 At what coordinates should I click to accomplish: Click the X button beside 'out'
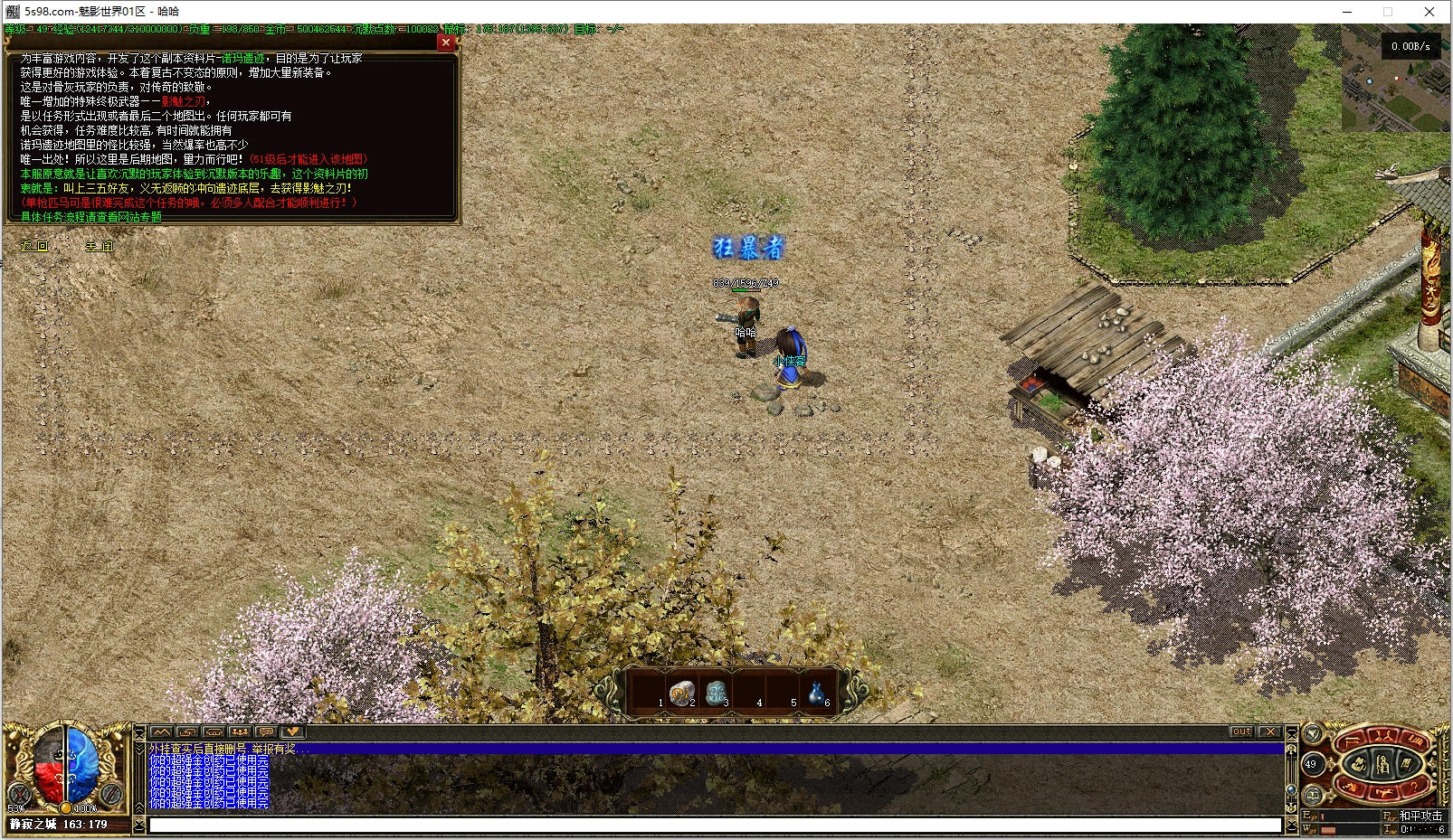[1268, 731]
